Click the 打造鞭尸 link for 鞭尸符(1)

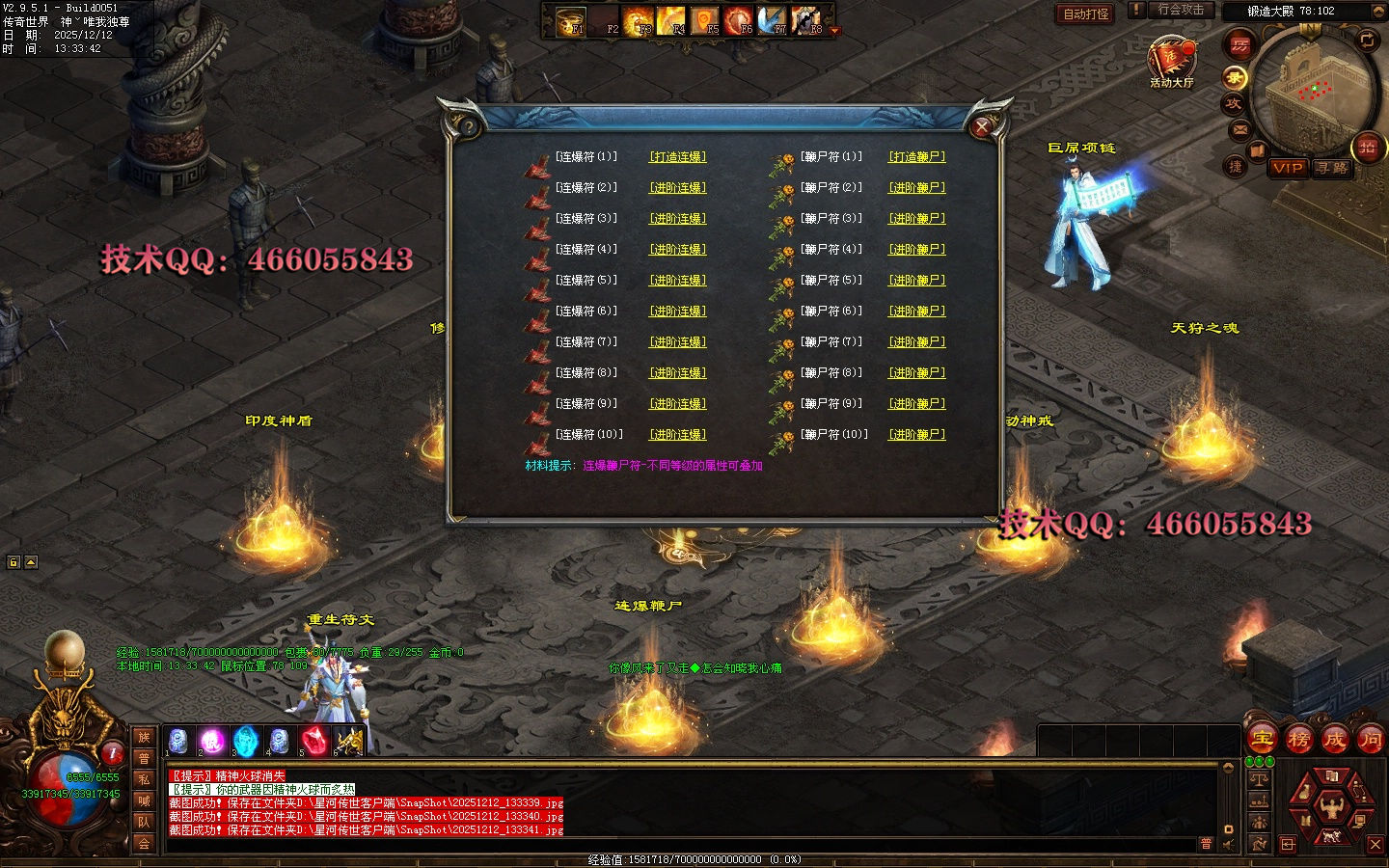point(916,157)
